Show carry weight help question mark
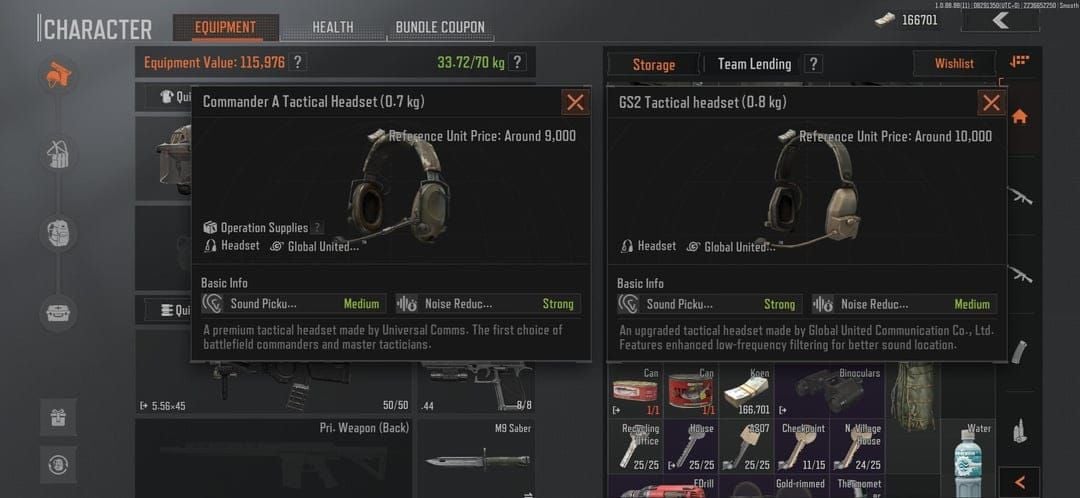Screen dimensions: 1080x498 click(x=517, y=62)
